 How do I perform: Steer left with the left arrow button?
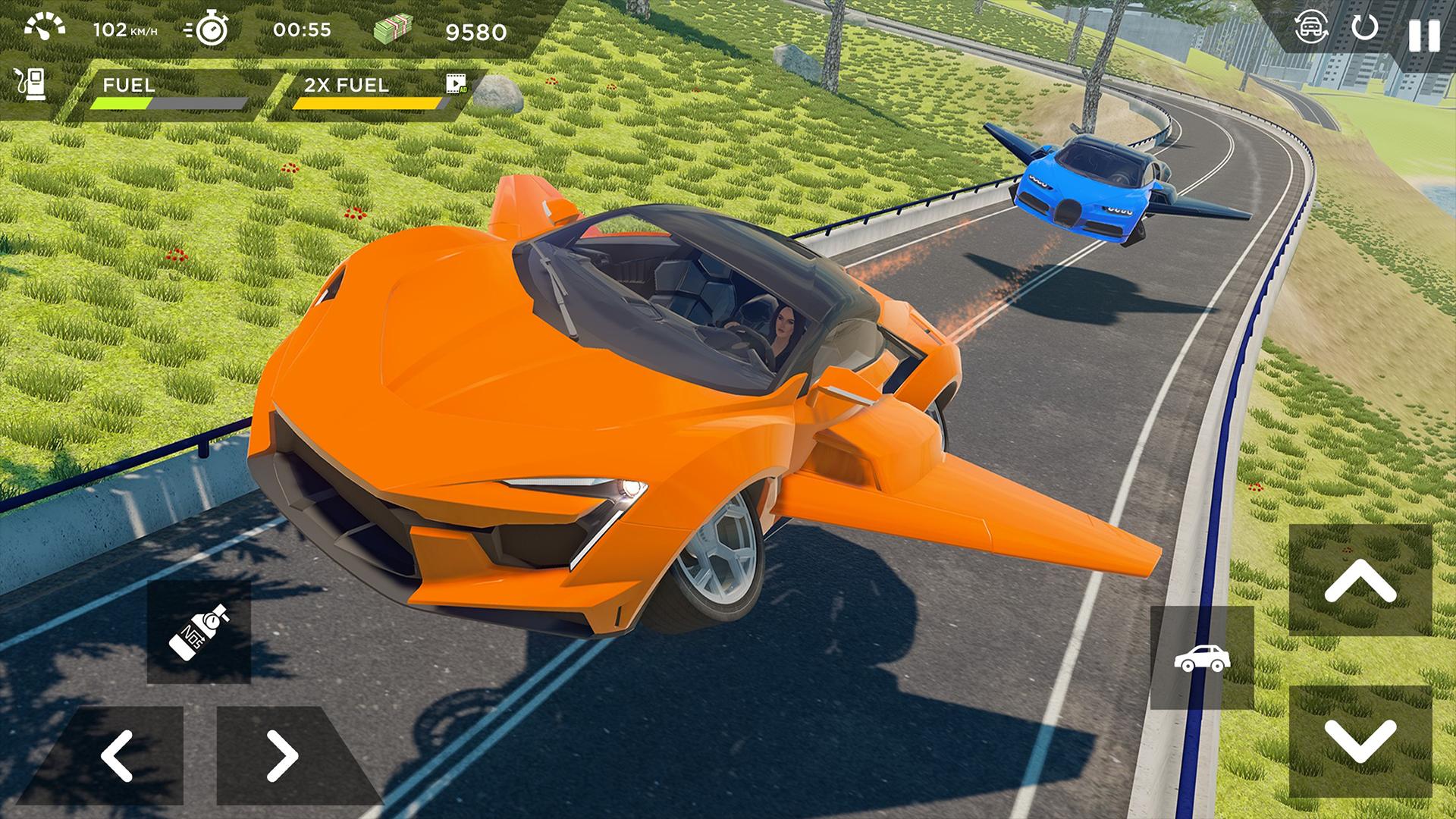pyautogui.click(x=118, y=755)
